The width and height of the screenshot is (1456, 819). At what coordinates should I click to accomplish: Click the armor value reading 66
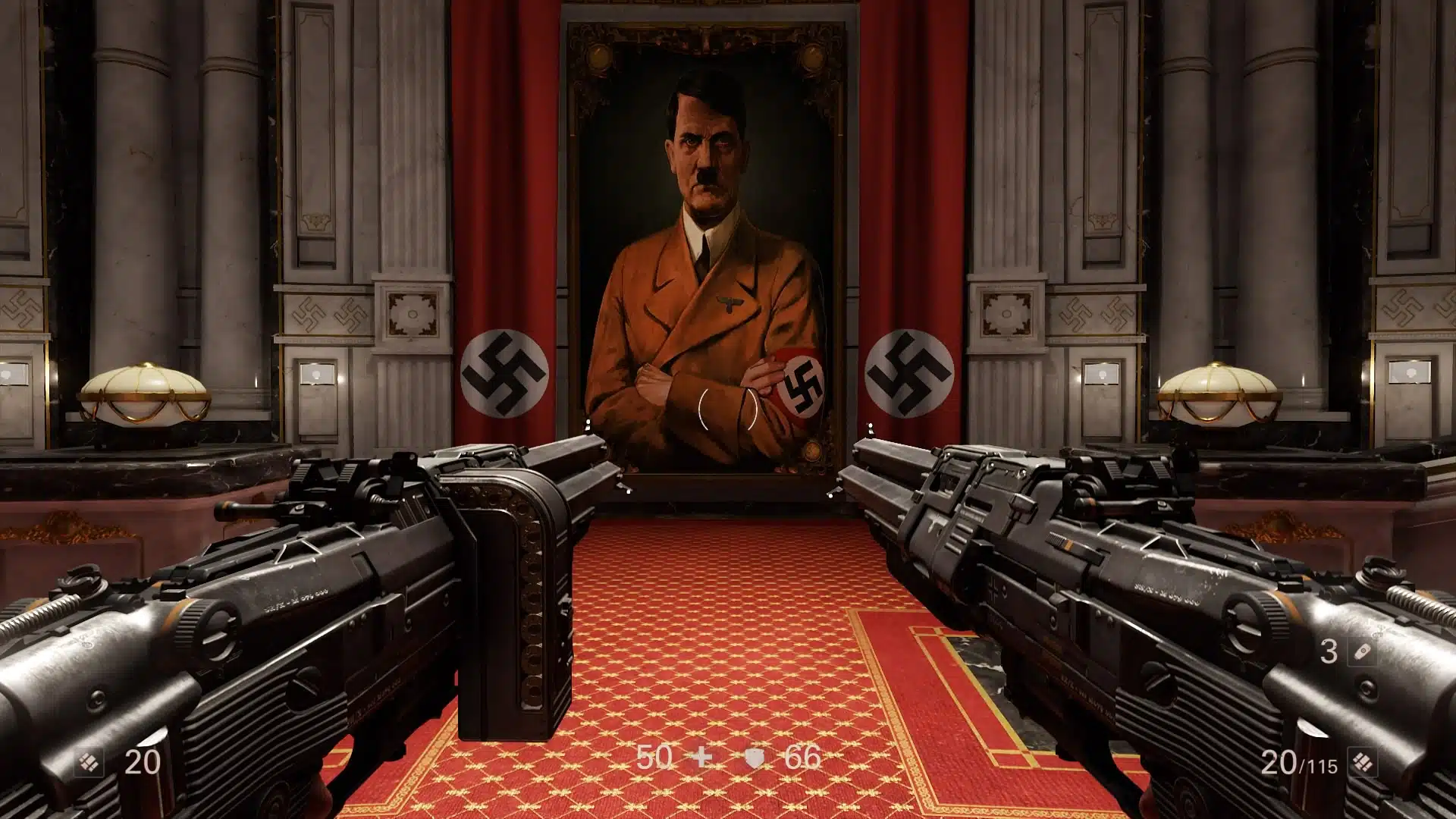pyautogui.click(x=806, y=756)
